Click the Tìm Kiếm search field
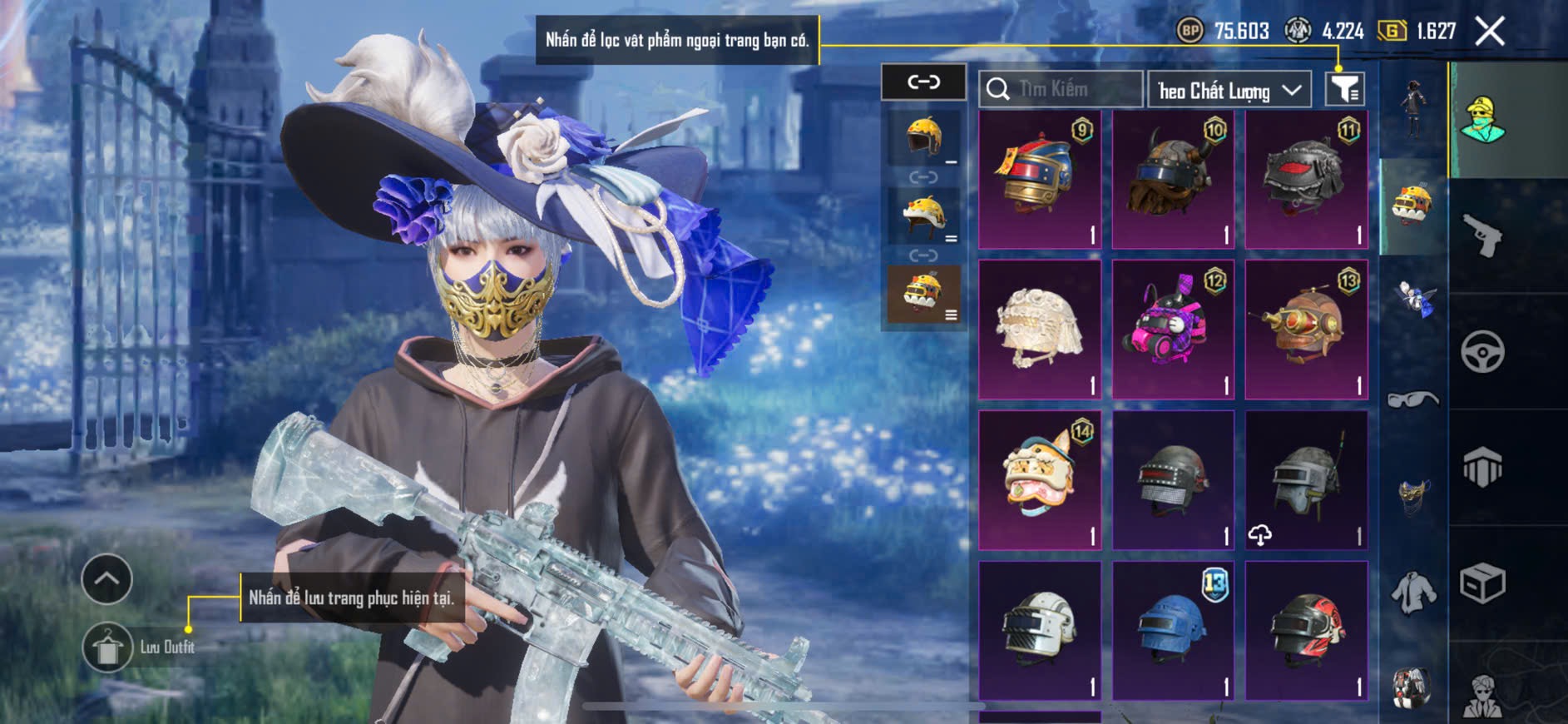This screenshot has width=1568, height=724. 1061,89
